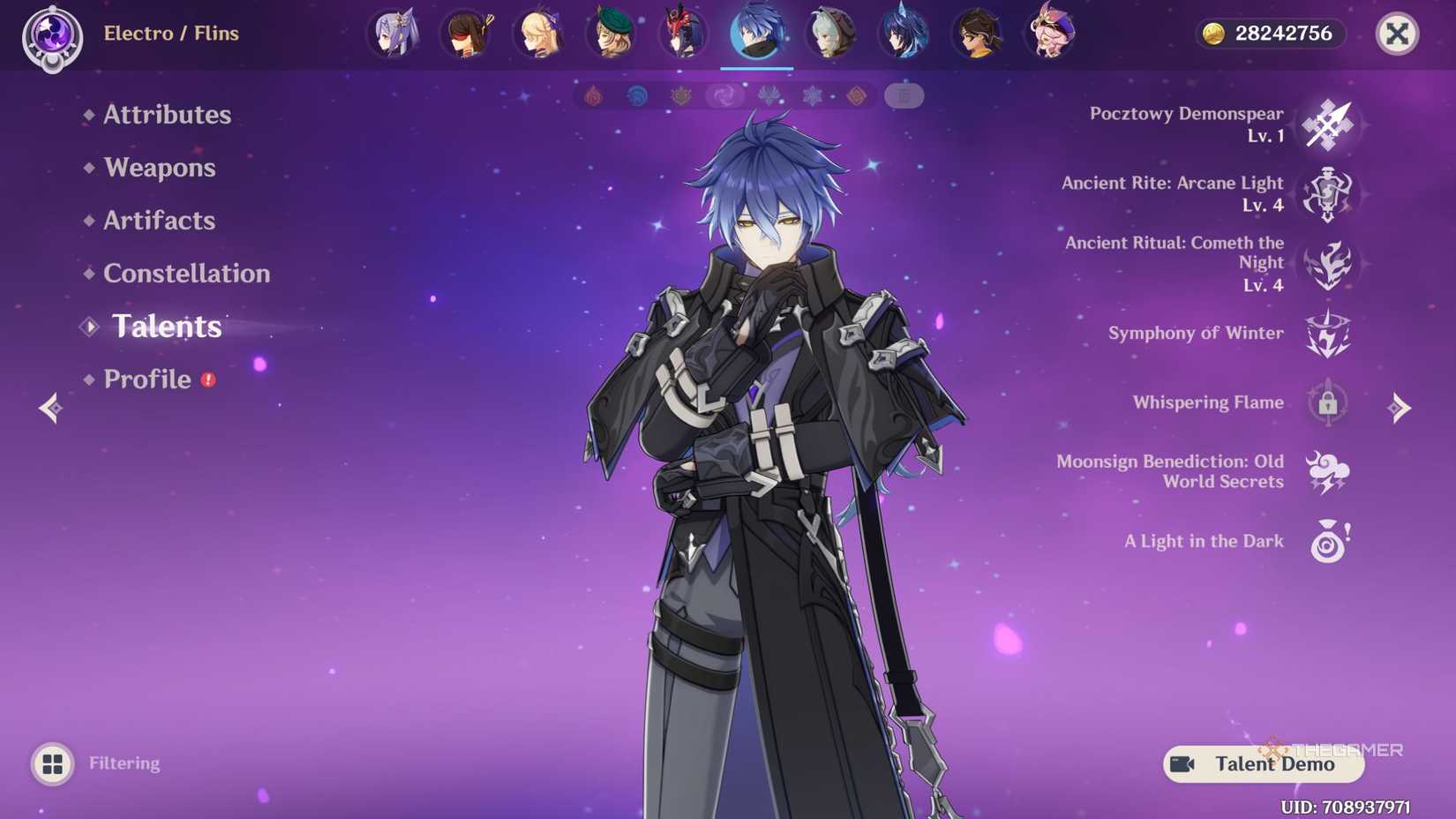View the Constellation screen
1456x819 pixels.
pyautogui.click(x=186, y=274)
